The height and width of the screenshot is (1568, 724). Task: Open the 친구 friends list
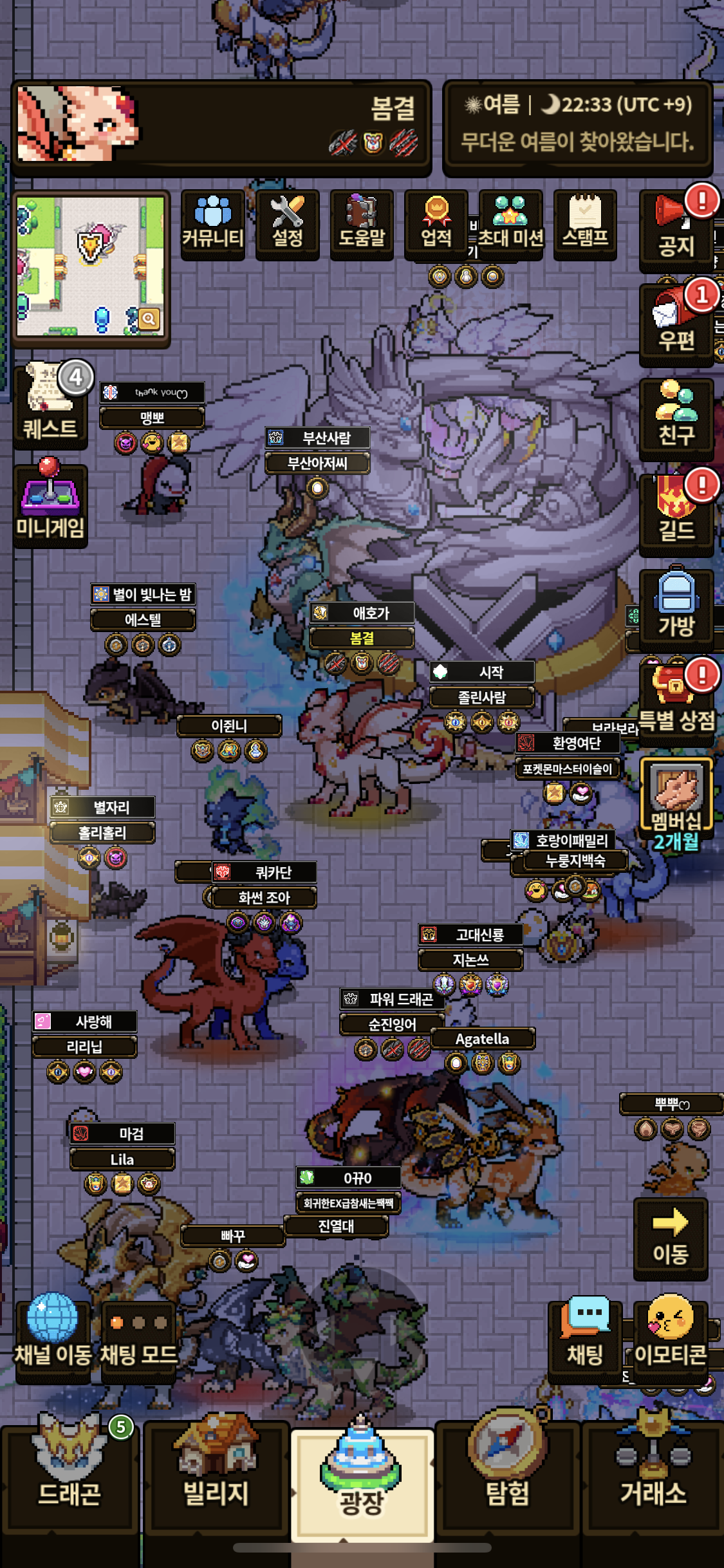(x=676, y=418)
